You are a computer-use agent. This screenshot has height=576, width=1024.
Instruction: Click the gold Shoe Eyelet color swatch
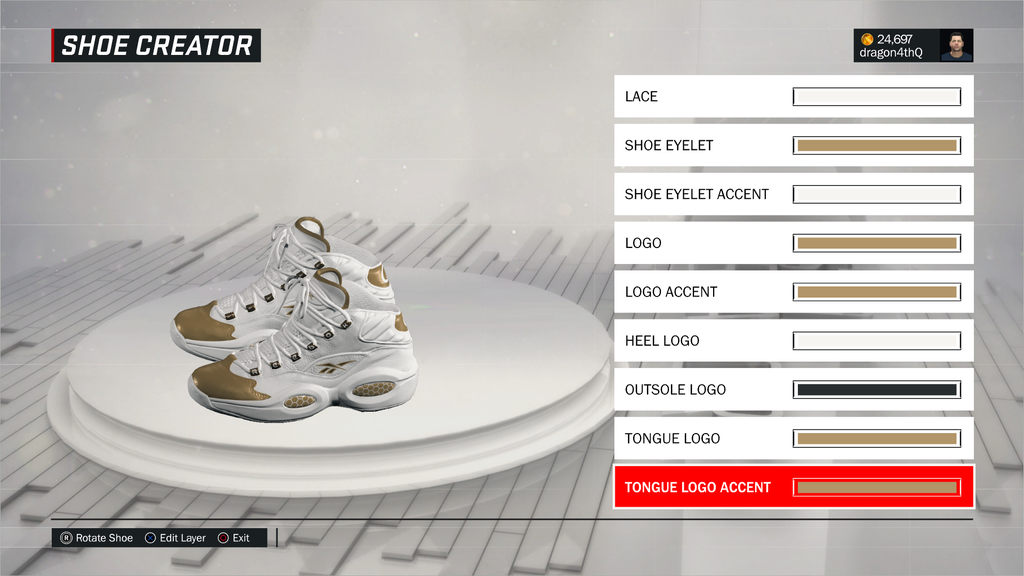(x=876, y=145)
